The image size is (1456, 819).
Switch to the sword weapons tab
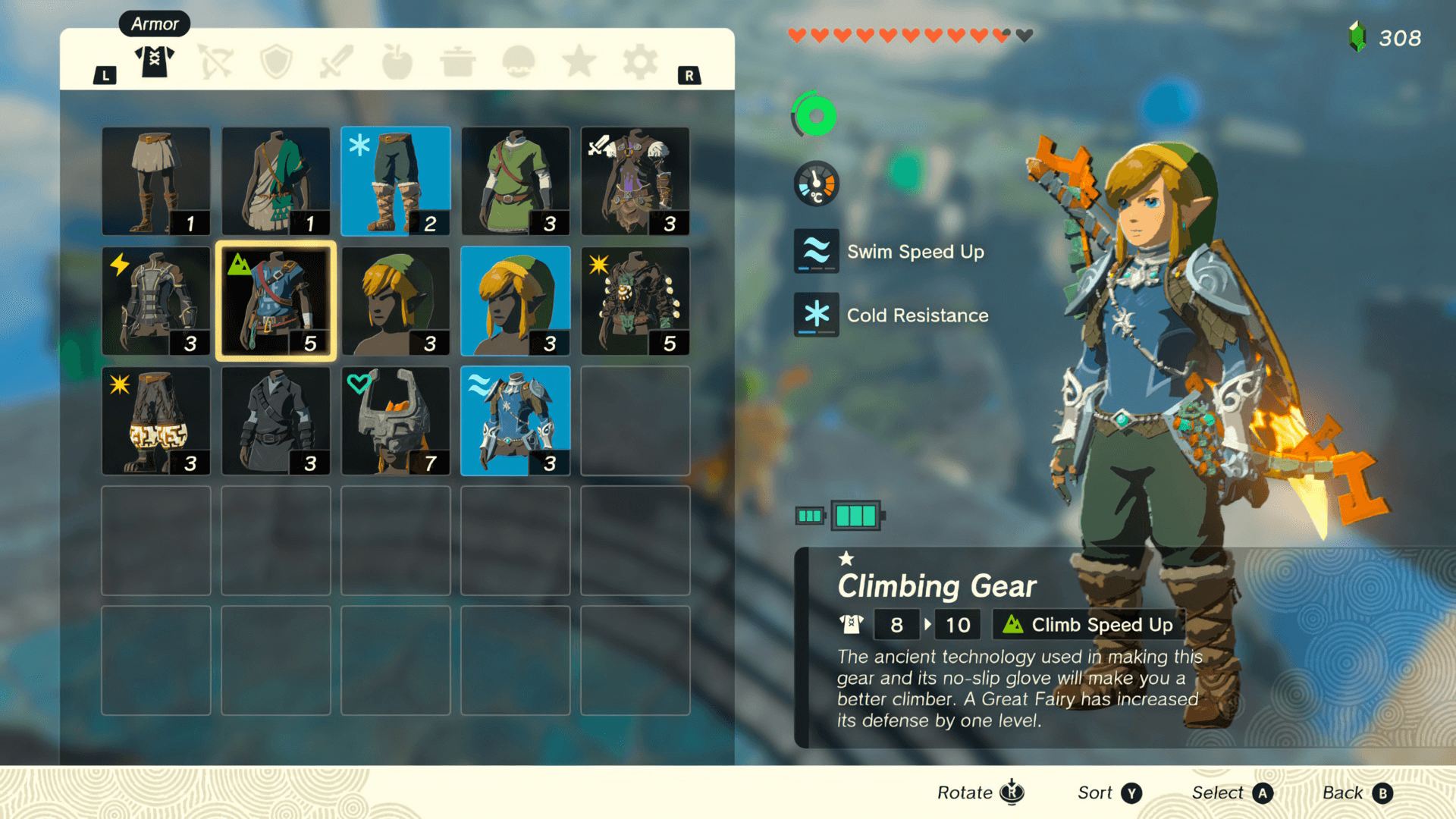click(x=336, y=62)
